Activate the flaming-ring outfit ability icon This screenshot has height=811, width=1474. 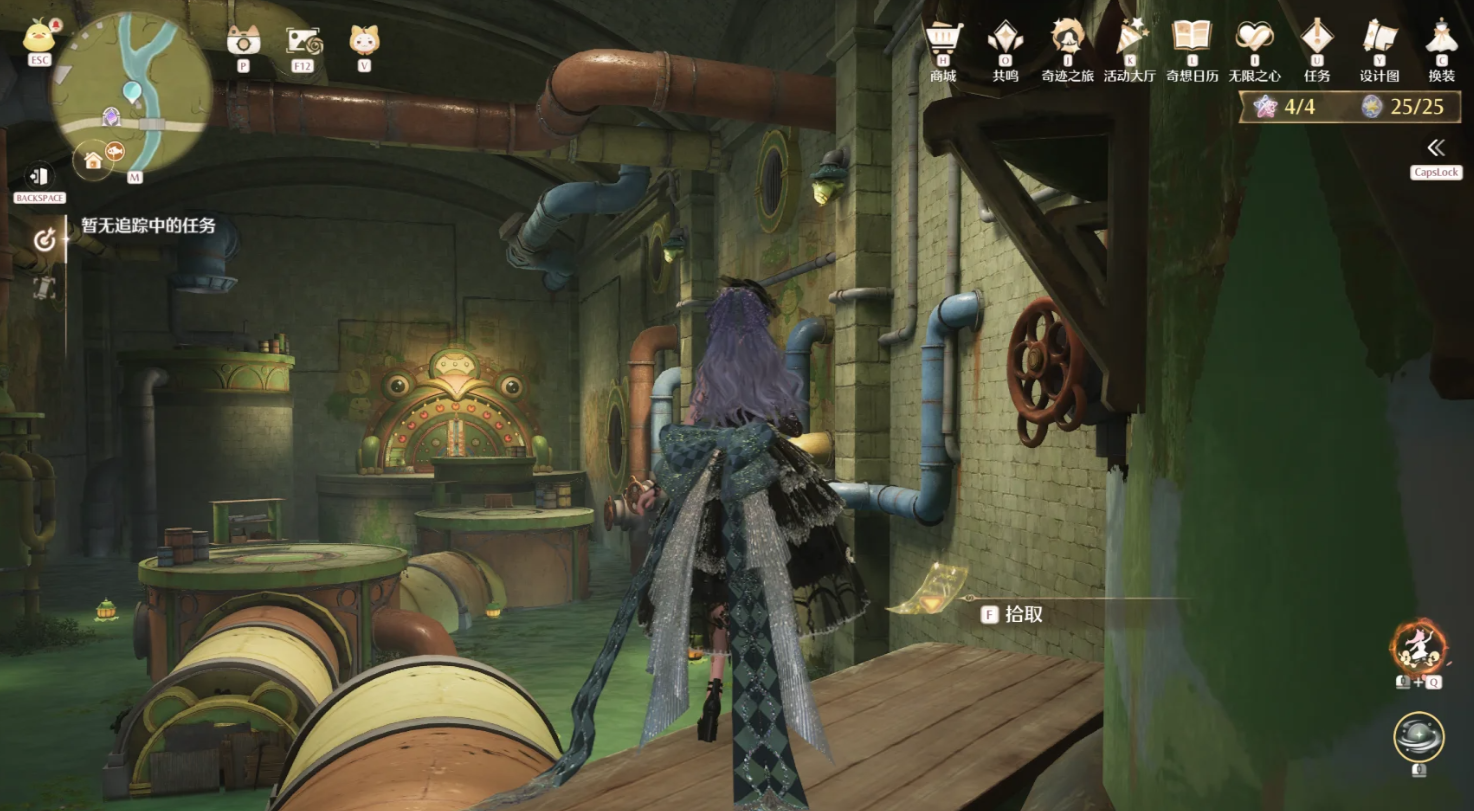click(x=1419, y=647)
